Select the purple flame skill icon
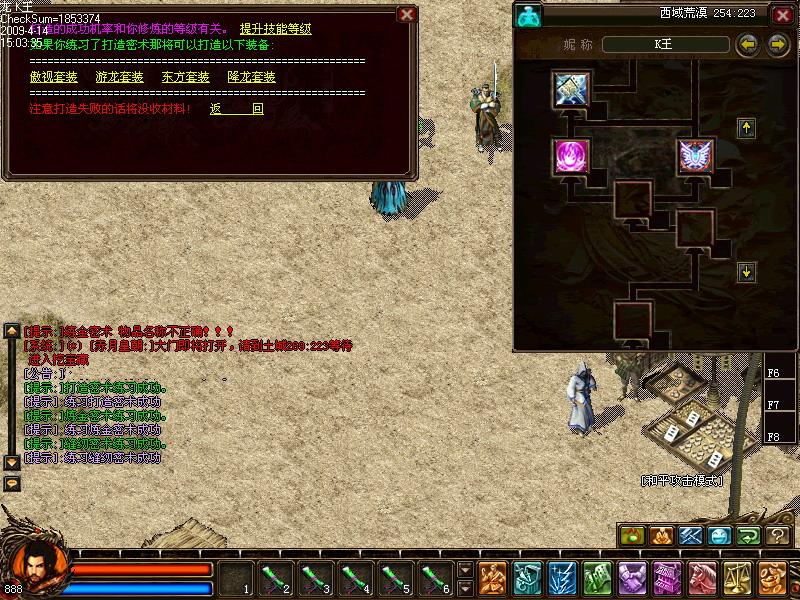Image resolution: width=800 pixels, height=600 pixels. 572,155
